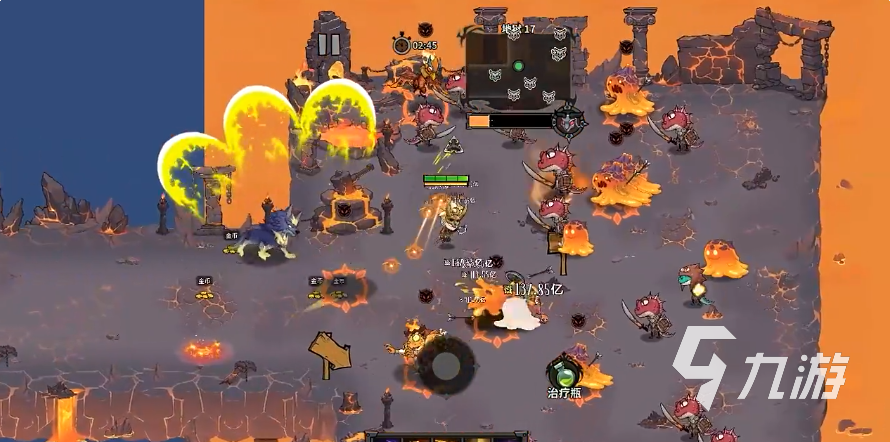Pause the game with the pause button
Screen dimensions: 890x442
329,45
